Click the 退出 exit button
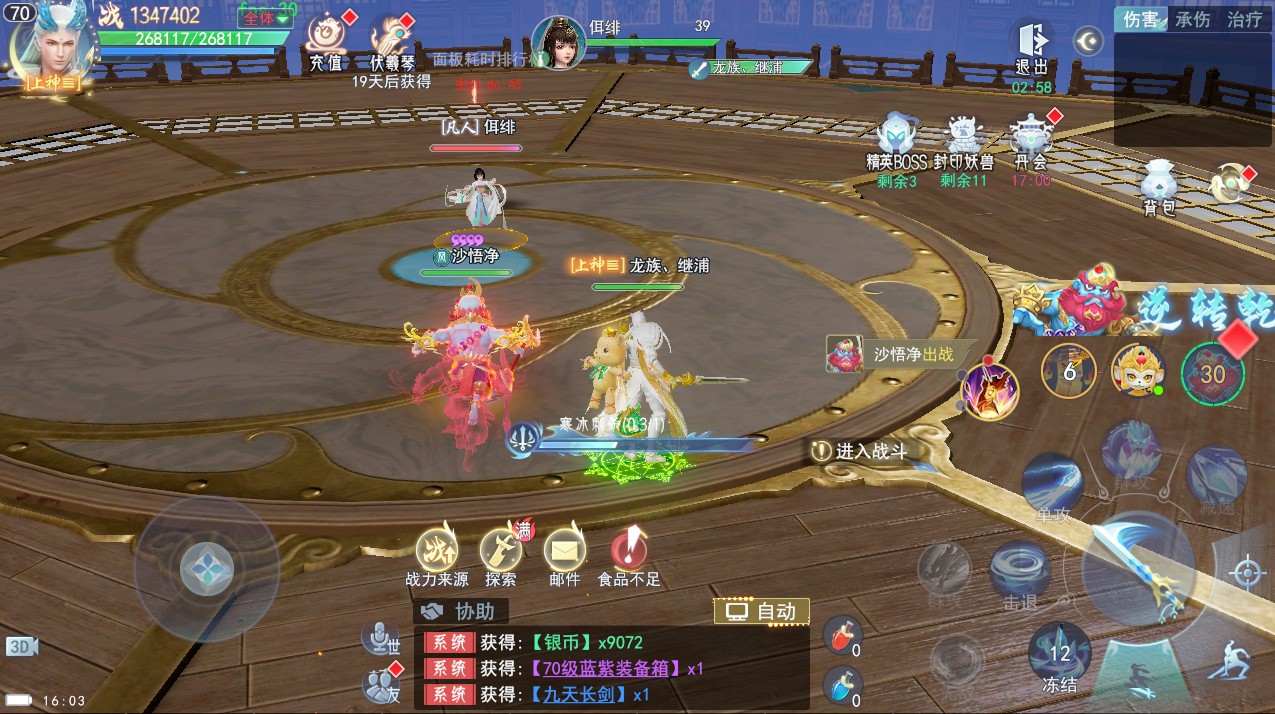Viewport: 1275px width, 714px height. [x=1031, y=45]
